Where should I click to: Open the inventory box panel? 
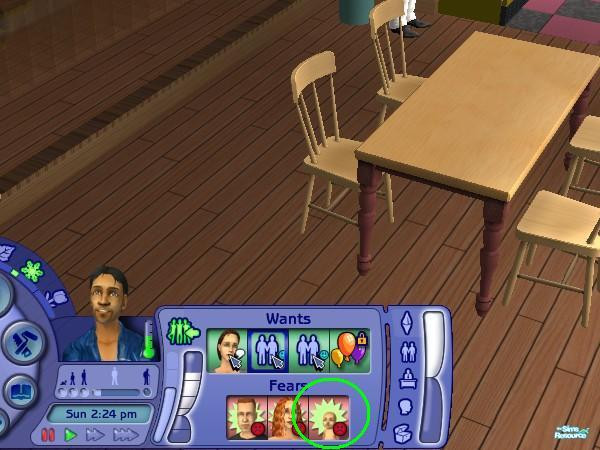coord(404,432)
